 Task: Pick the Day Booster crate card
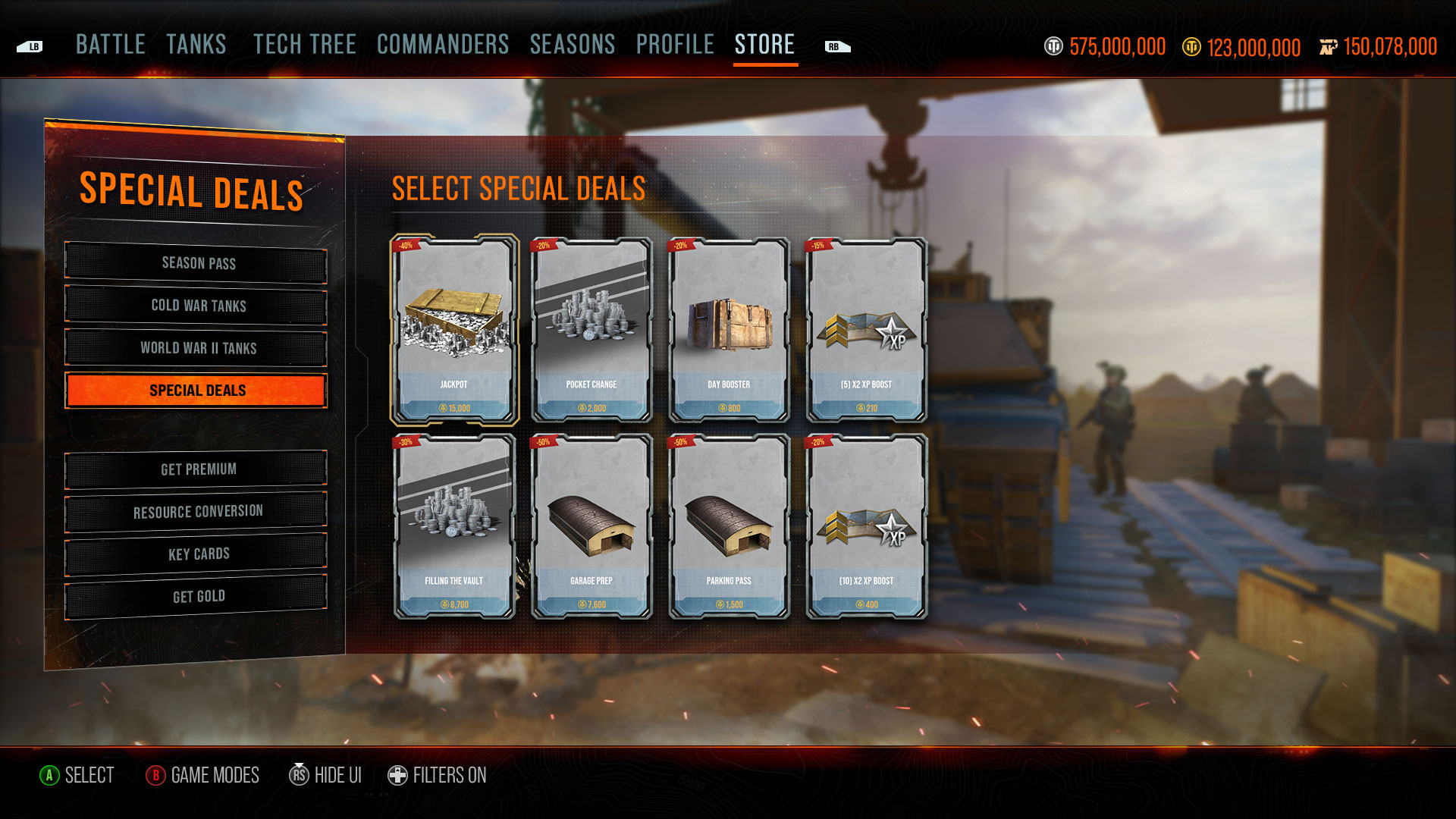[729, 330]
